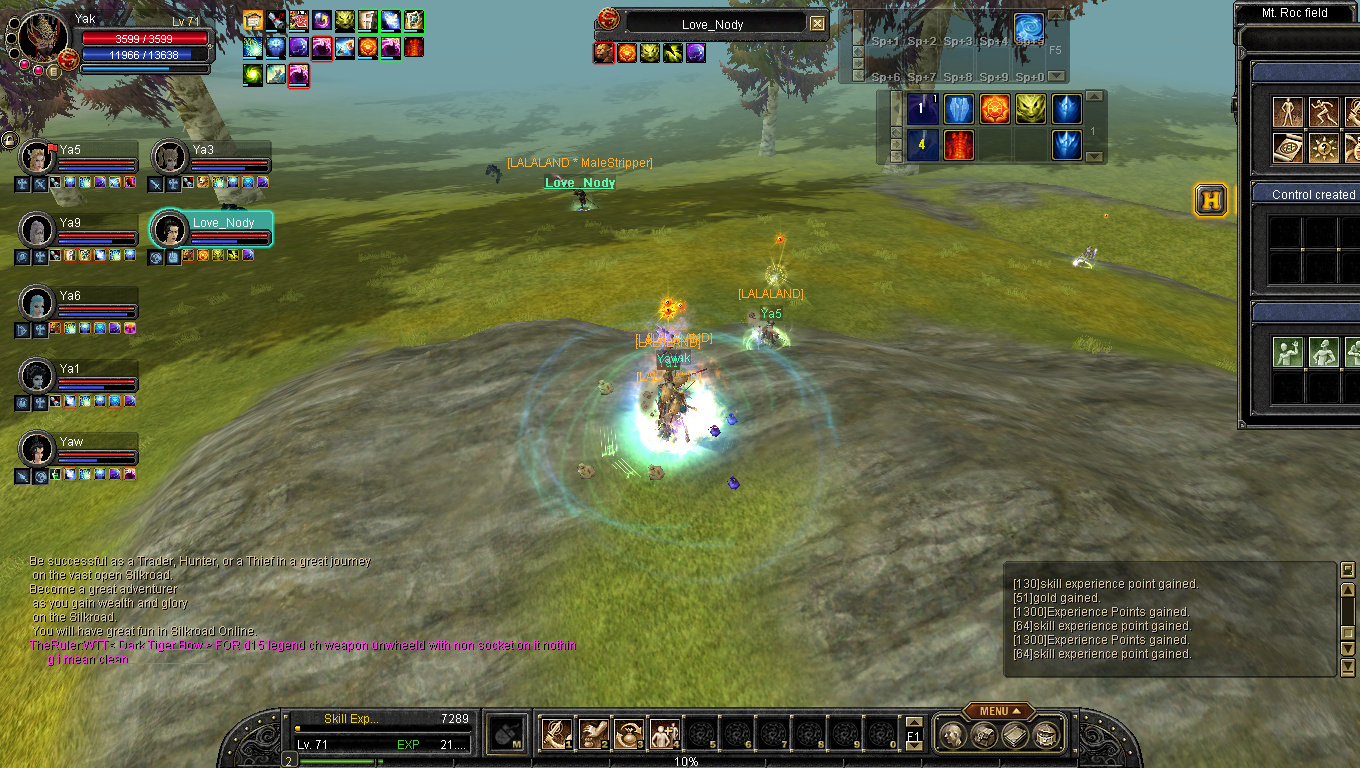Viewport: 1360px width, 768px height.
Task: Select party member Ya3's portrait
Action: point(169,158)
